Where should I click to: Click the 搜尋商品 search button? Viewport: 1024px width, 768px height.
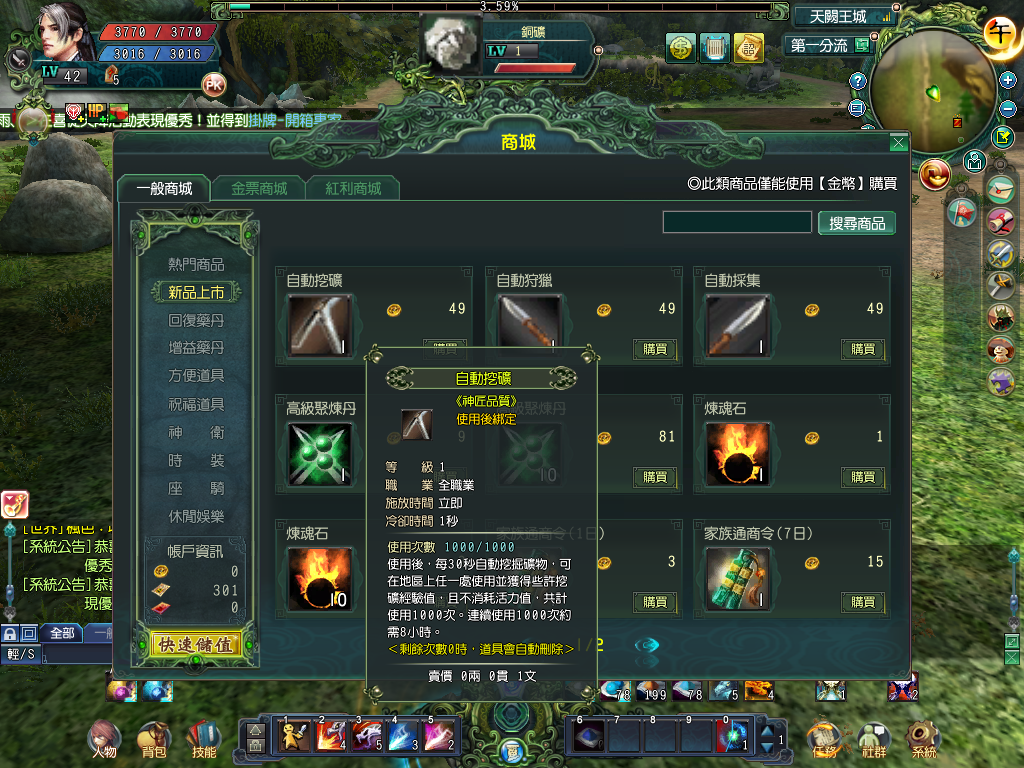pos(857,223)
